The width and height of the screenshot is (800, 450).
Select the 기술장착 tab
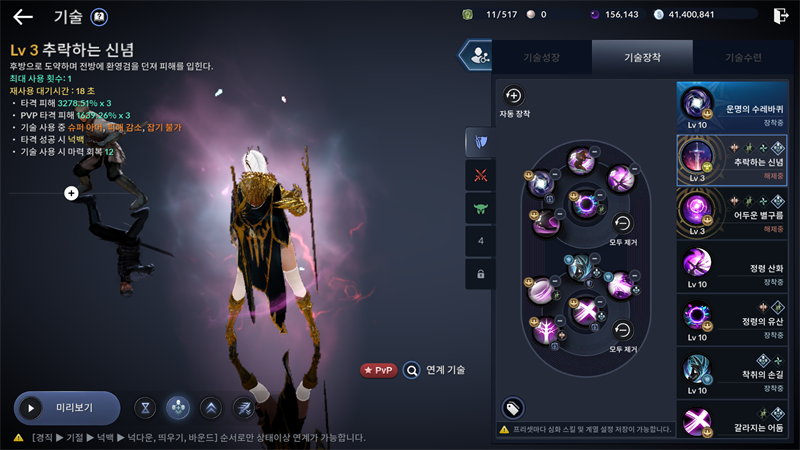coord(642,58)
